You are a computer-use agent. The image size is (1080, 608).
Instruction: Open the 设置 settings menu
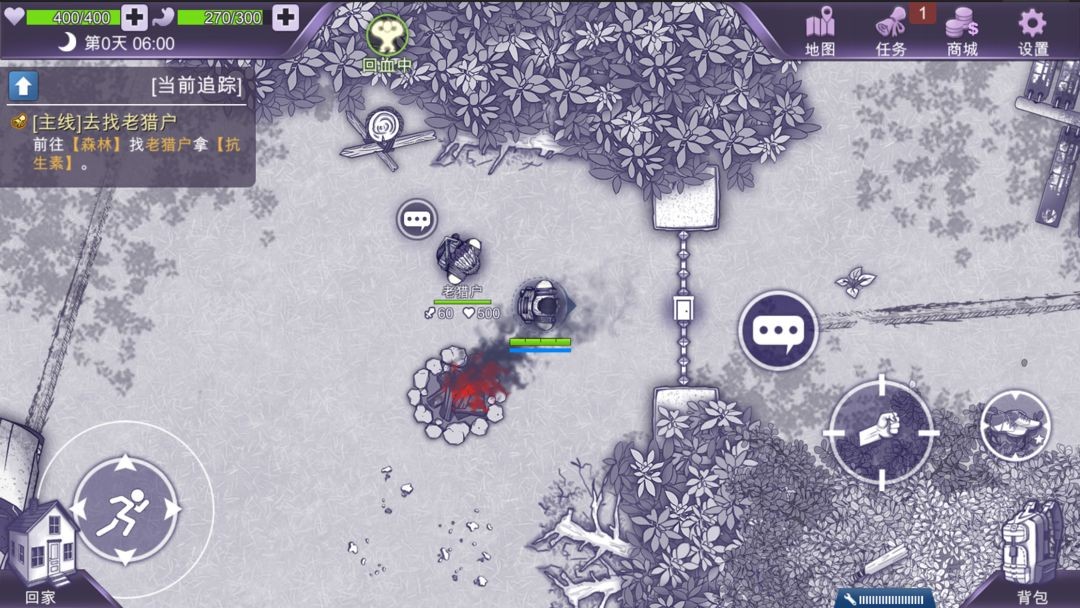1032,30
